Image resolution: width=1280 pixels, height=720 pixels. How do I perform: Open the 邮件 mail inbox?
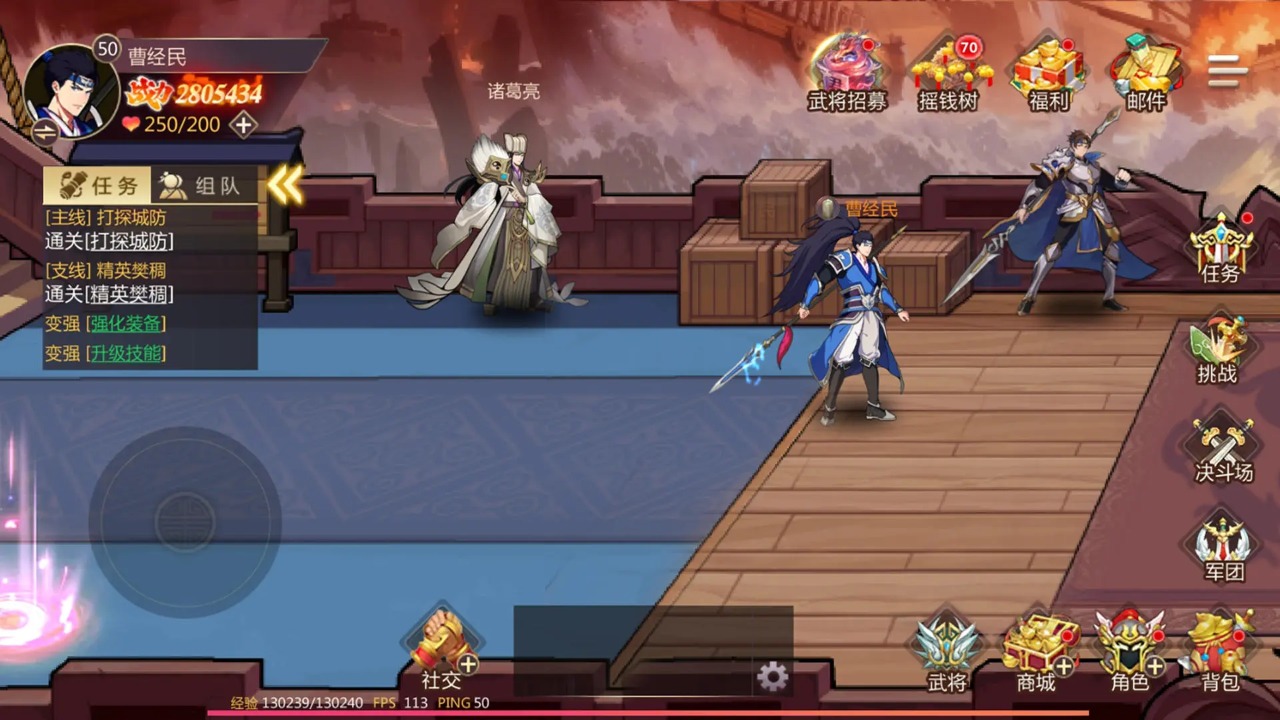click(x=1145, y=70)
